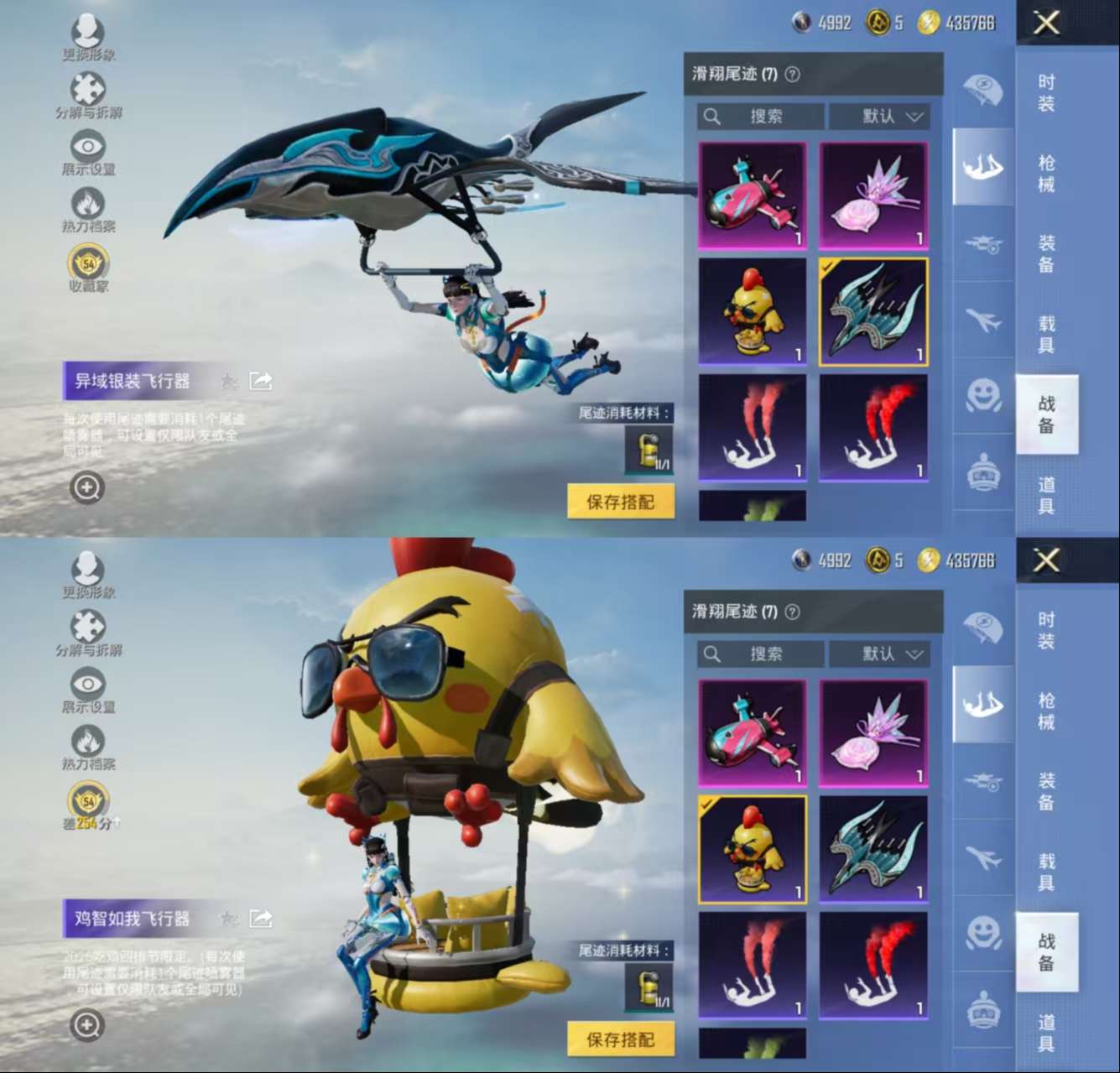Favorite the 鸡智如我飞行器 with its star
The height and width of the screenshot is (1073, 1120).
click(228, 919)
